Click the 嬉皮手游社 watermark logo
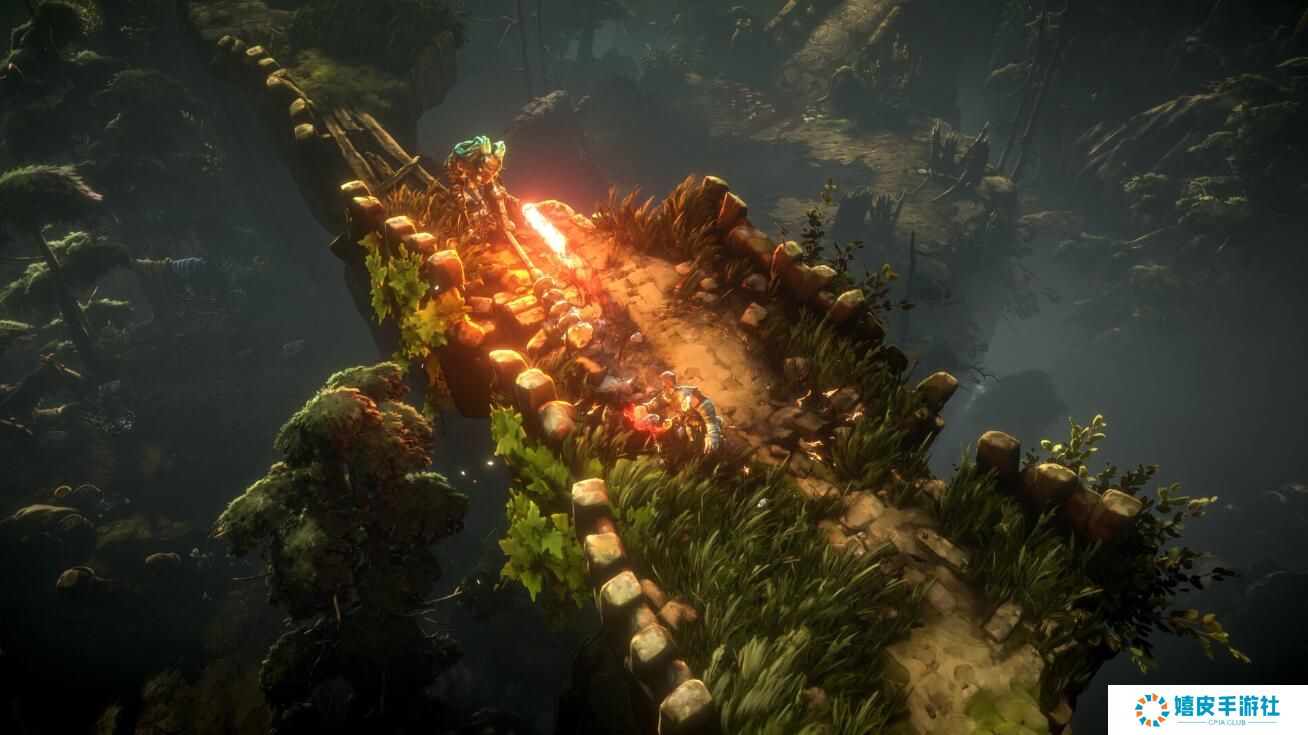 (1206, 709)
